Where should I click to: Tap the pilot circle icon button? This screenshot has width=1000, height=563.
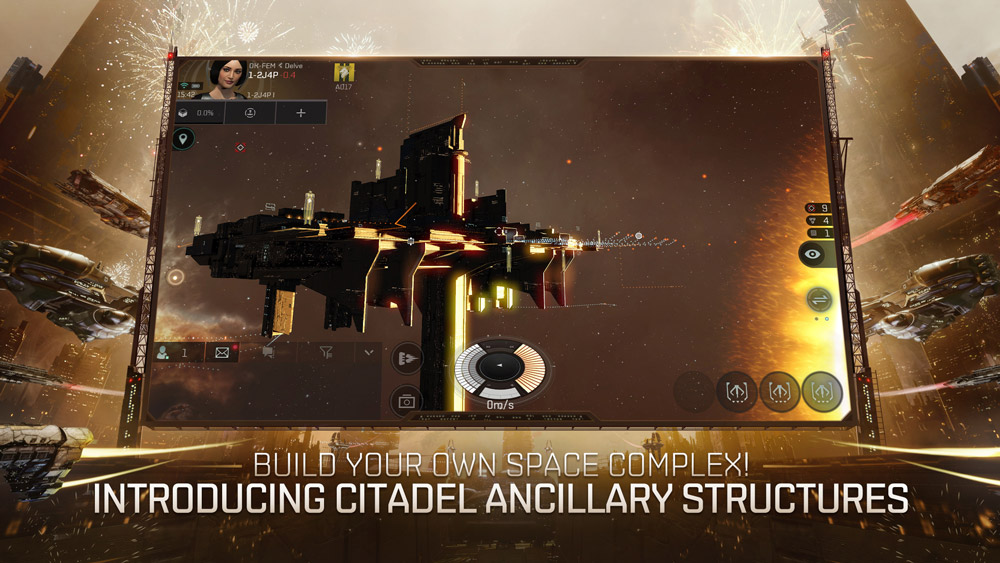click(250, 113)
